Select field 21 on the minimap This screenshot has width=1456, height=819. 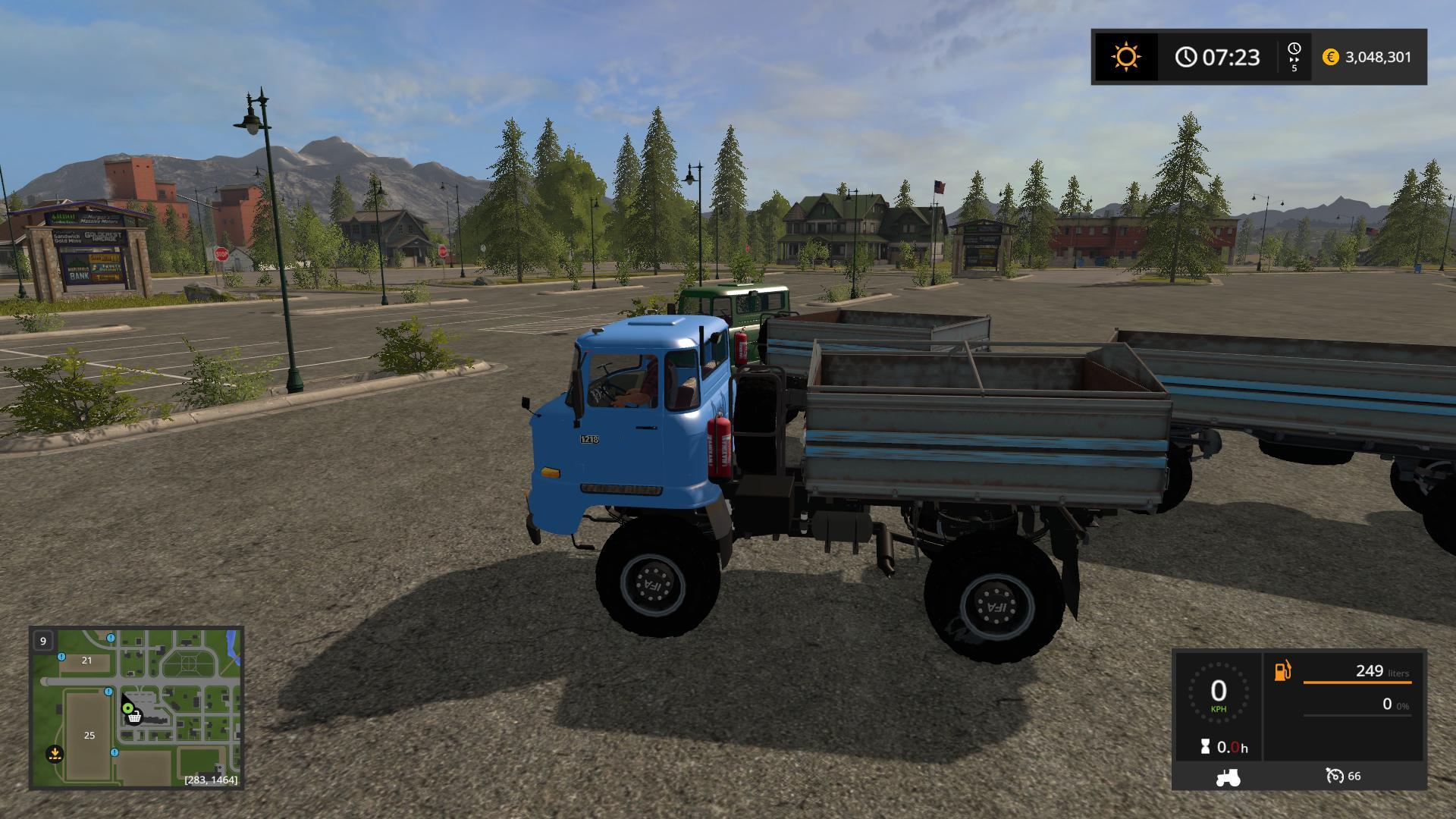point(86,661)
